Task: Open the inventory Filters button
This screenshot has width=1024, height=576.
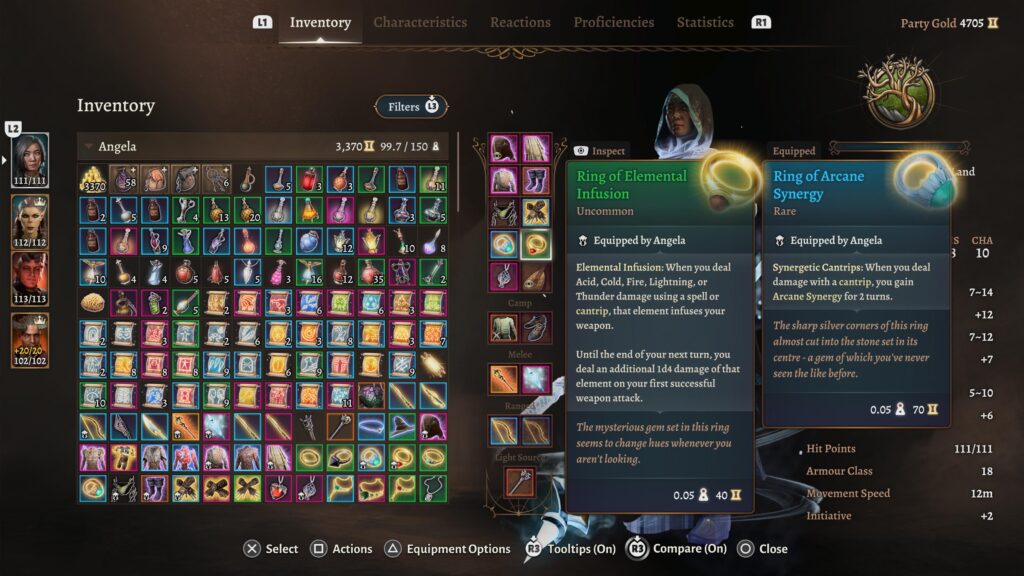Action: point(411,106)
